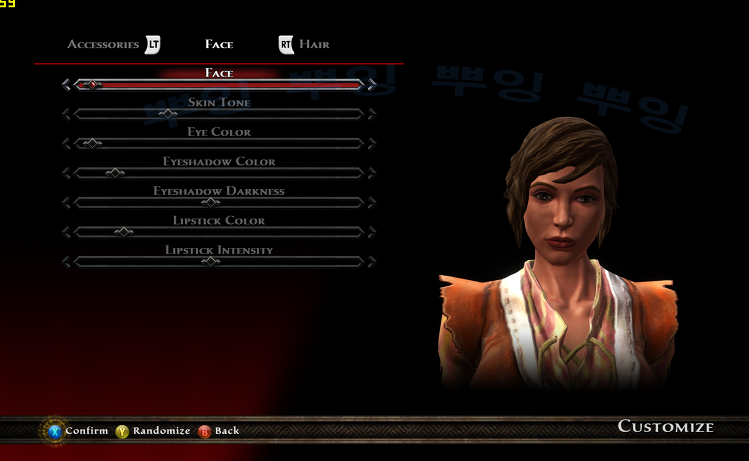The width and height of the screenshot is (749, 461).
Task: Switch to the Accessories tab
Action: coord(103,45)
